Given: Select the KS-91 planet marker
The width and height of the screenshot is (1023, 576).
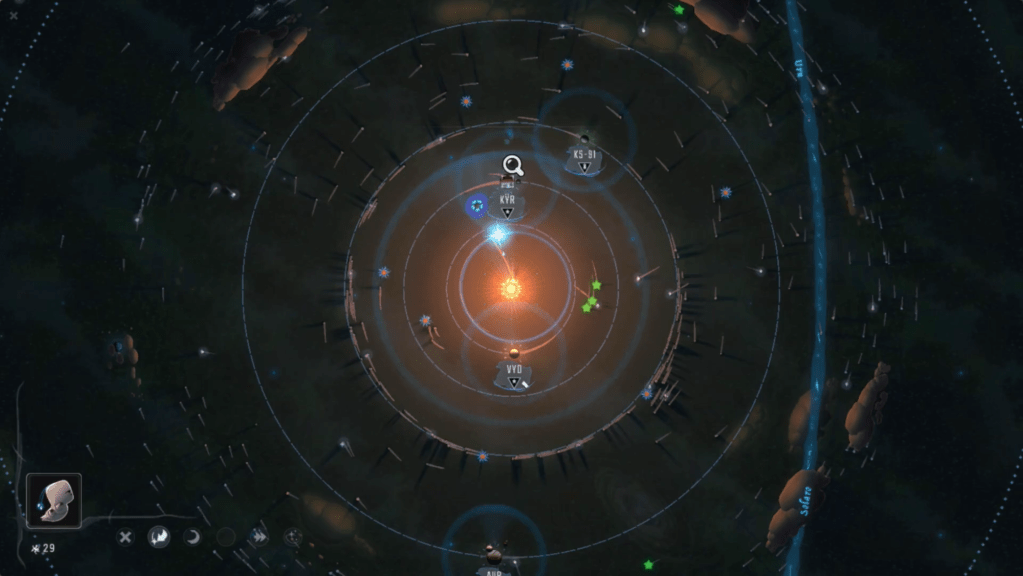Looking at the screenshot, I should click(584, 159).
